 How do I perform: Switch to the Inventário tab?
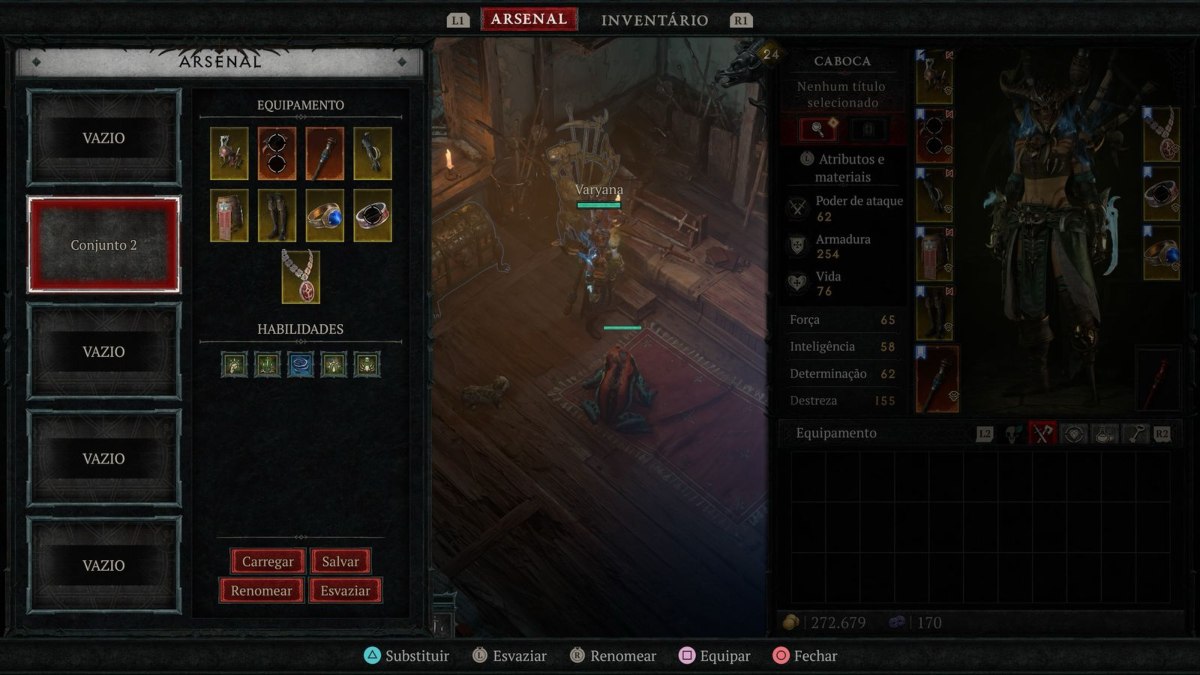654,20
